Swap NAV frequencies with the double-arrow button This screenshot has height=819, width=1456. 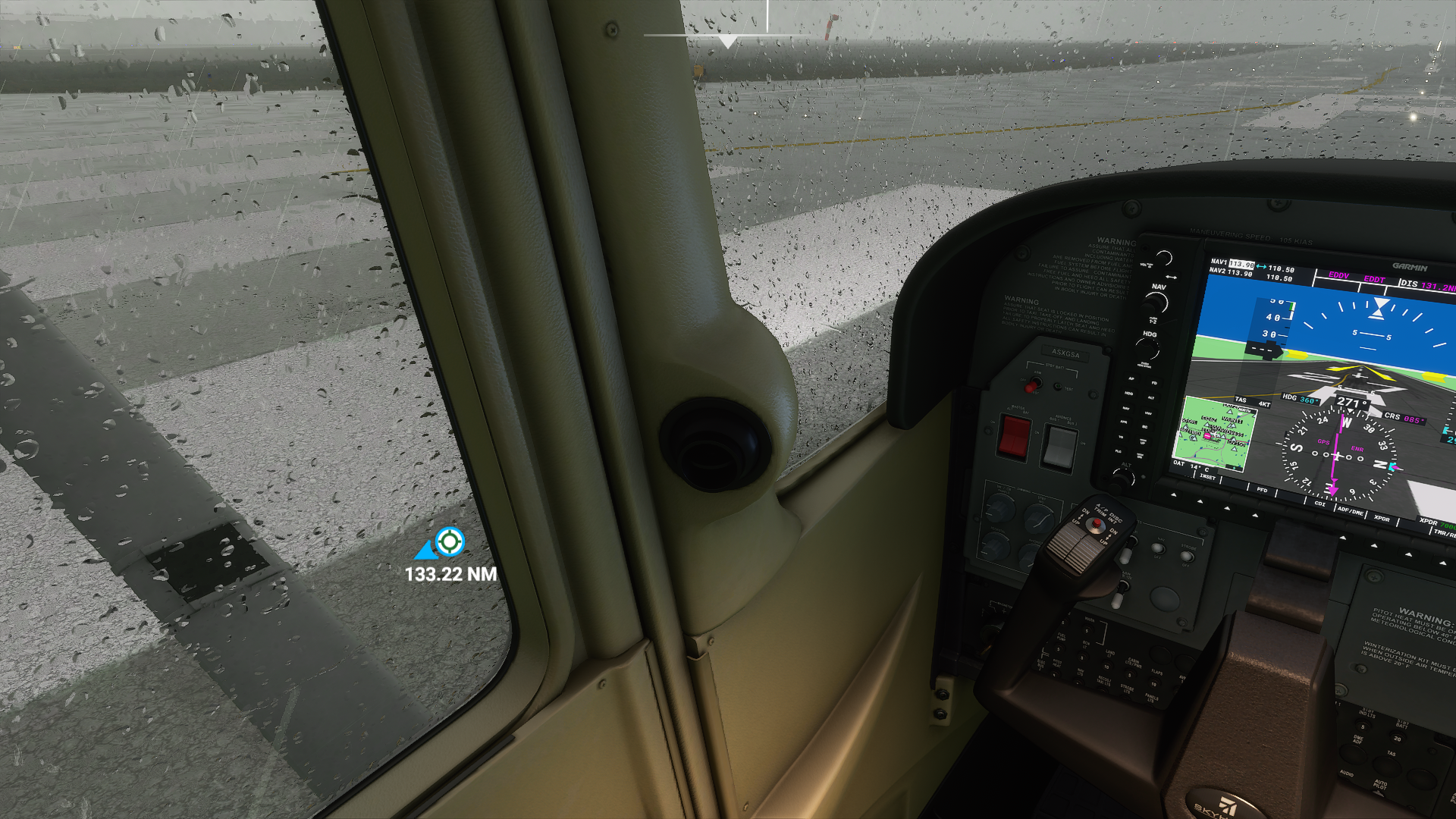(x=1171, y=278)
